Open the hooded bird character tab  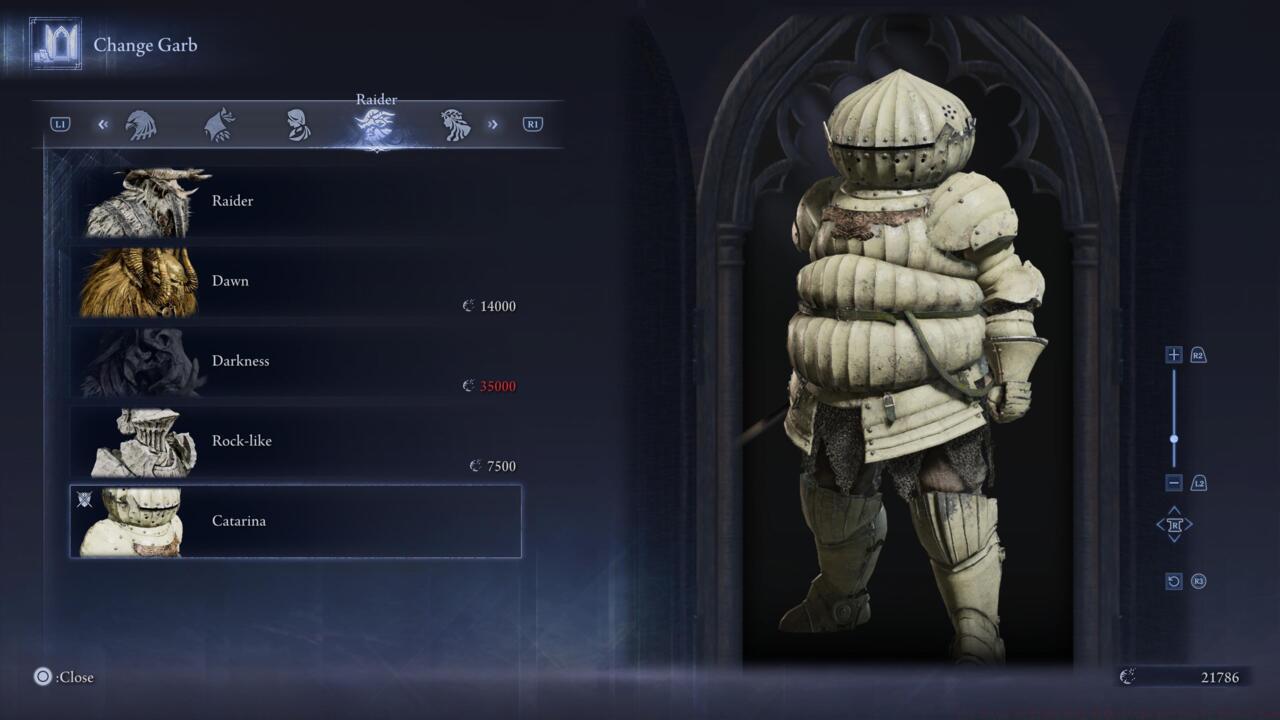(219, 125)
